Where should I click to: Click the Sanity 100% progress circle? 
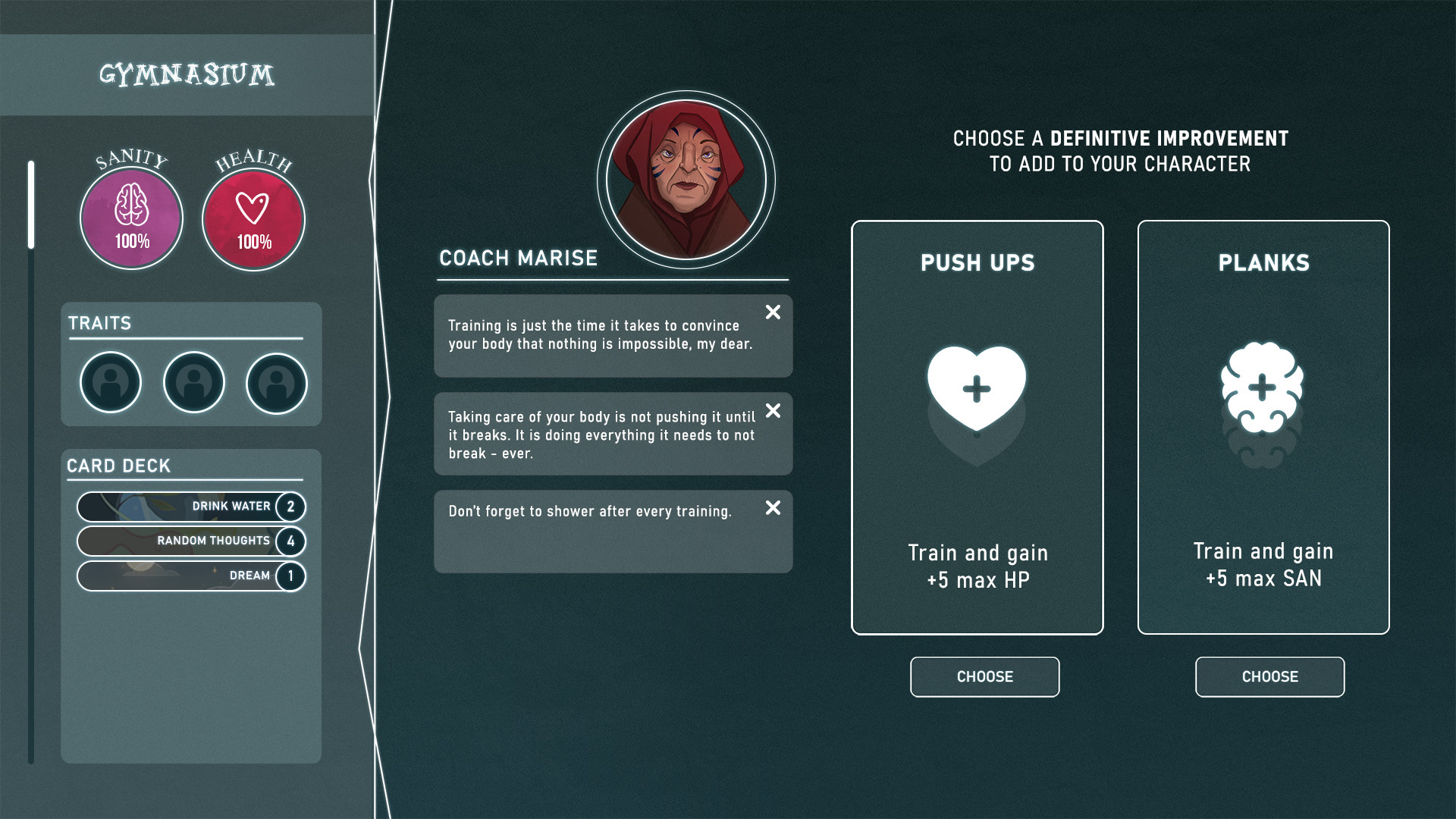[130, 218]
